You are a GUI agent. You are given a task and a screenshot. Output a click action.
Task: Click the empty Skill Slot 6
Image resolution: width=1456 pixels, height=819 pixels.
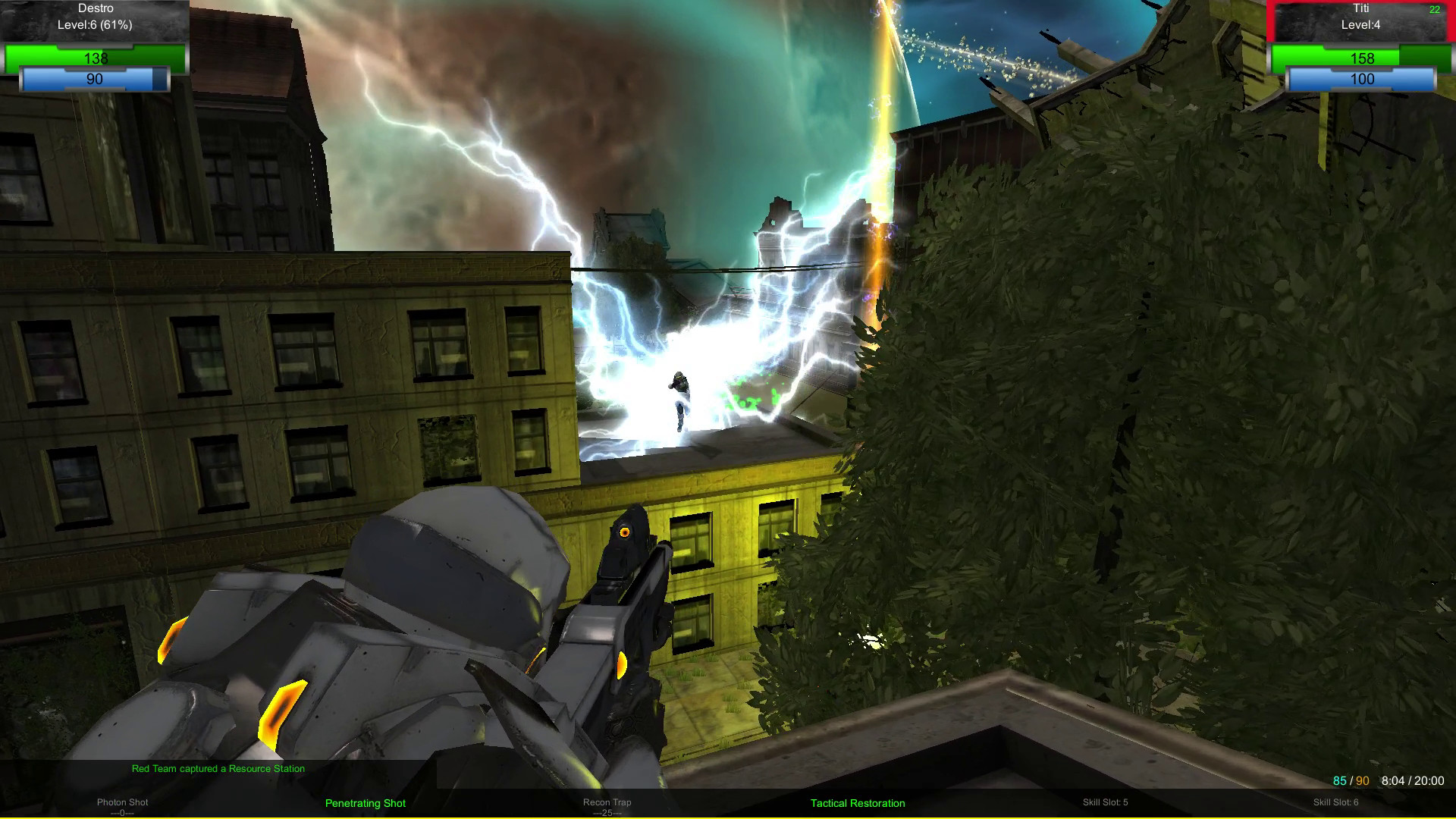1335,801
